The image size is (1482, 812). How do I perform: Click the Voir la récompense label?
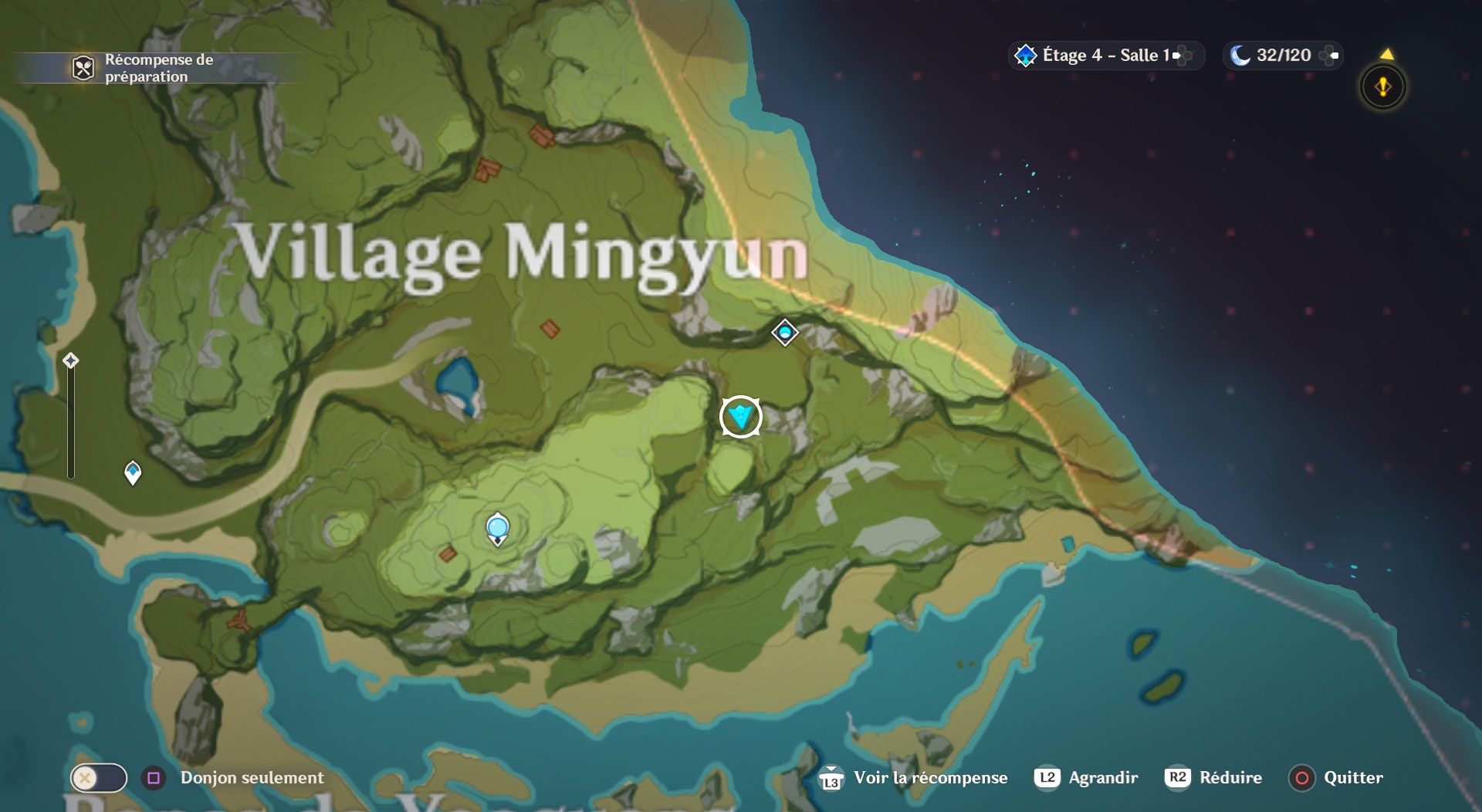[x=930, y=777]
